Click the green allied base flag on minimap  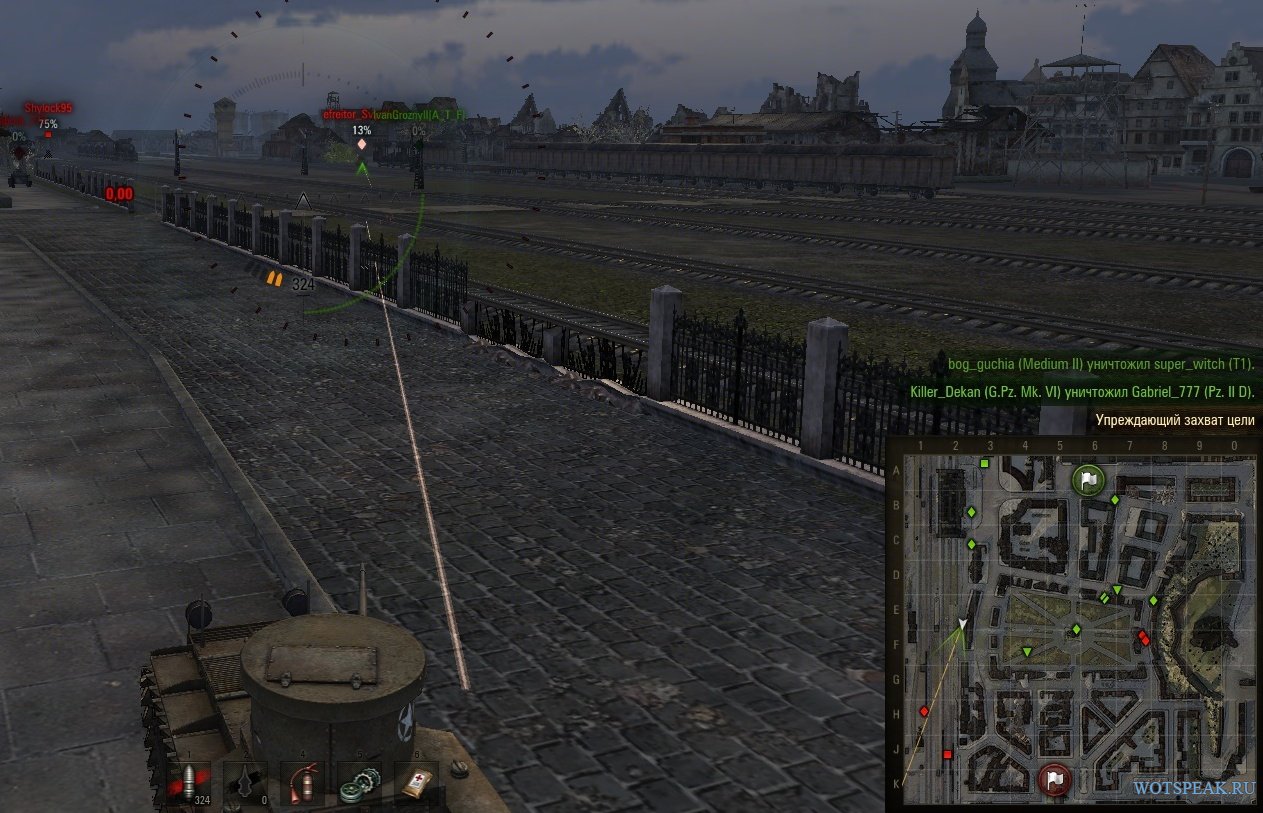tap(1087, 481)
